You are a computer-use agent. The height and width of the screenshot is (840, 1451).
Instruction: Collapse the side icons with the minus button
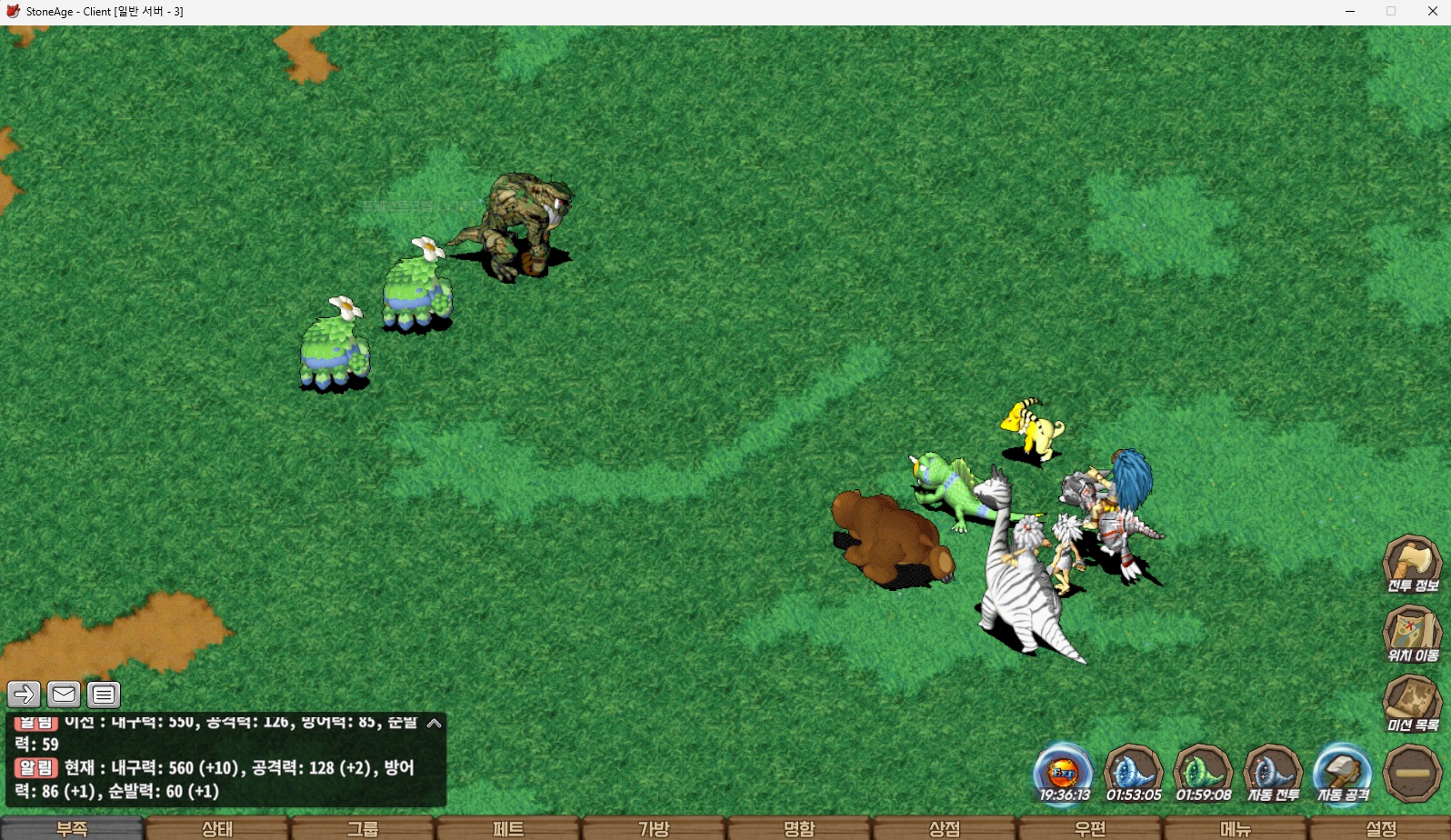pyautogui.click(x=1412, y=773)
